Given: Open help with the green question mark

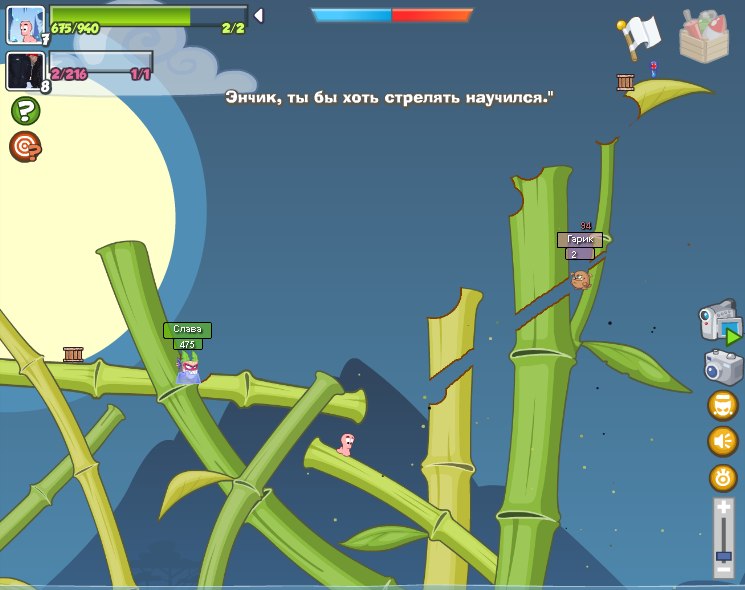Looking at the screenshot, I should [25, 110].
